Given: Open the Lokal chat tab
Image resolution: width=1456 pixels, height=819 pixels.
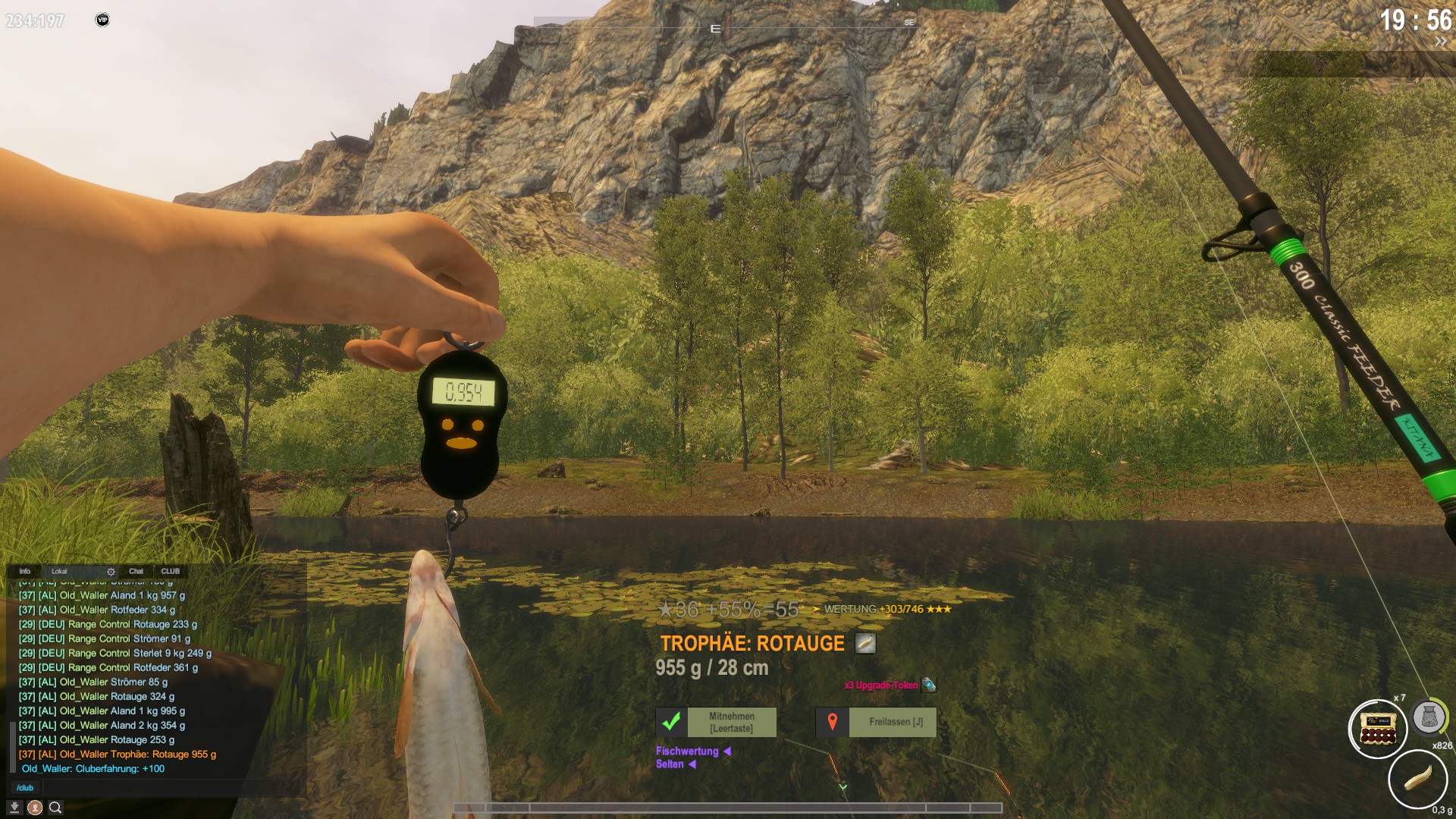Looking at the screenshot, I should click(59, 571).
